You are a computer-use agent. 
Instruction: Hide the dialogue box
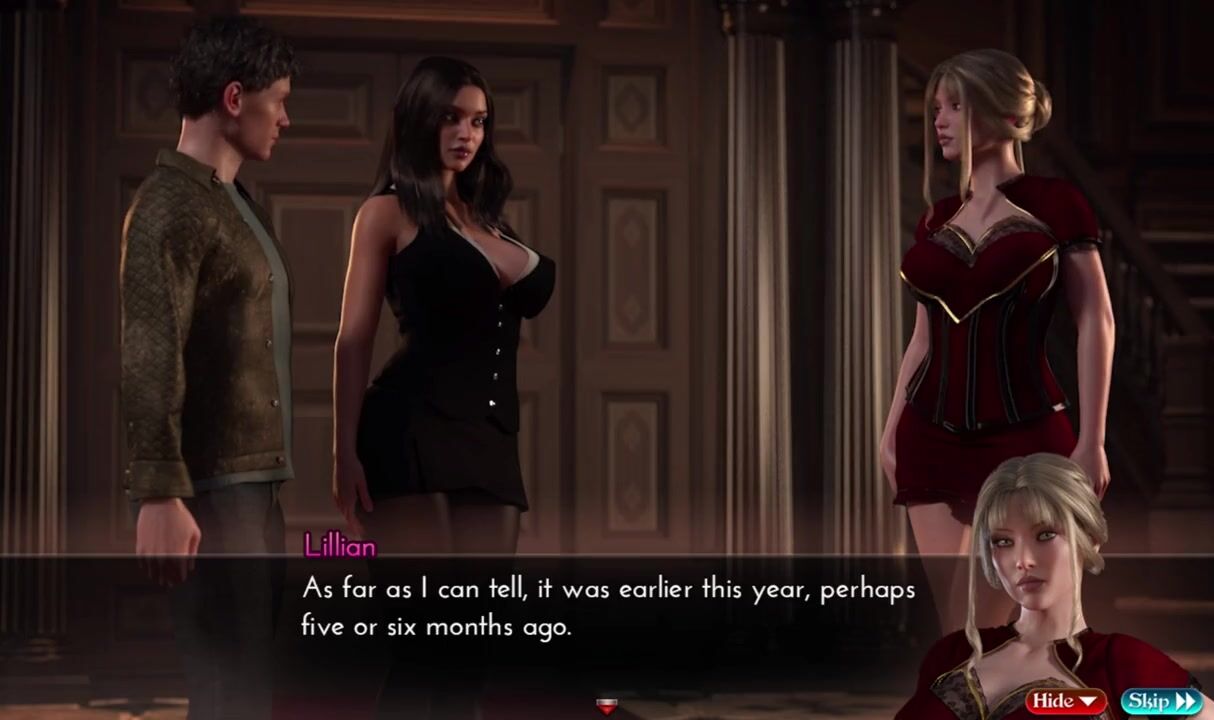pyautogui.click(x=1066, y=700)
